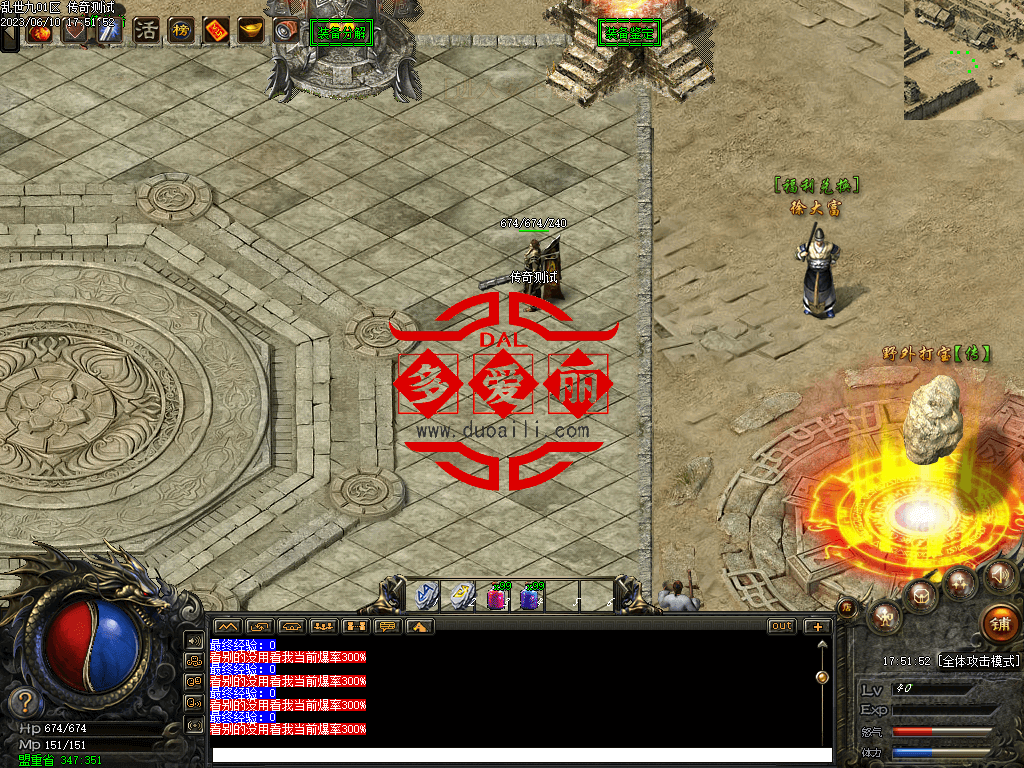
Task: Open the minimap
Action: tap(964, 60)
